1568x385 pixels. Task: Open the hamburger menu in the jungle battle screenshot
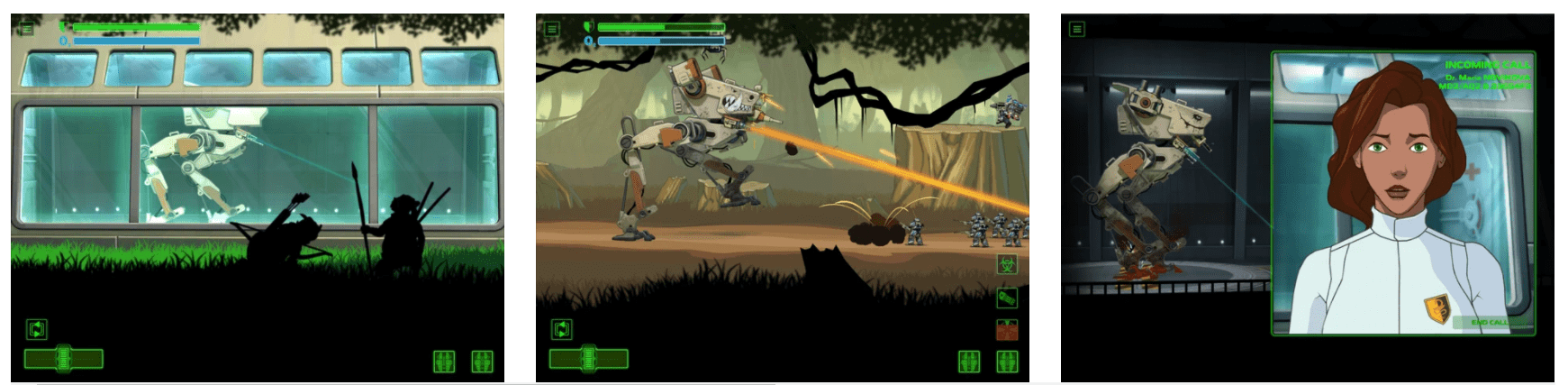point(552,29)
